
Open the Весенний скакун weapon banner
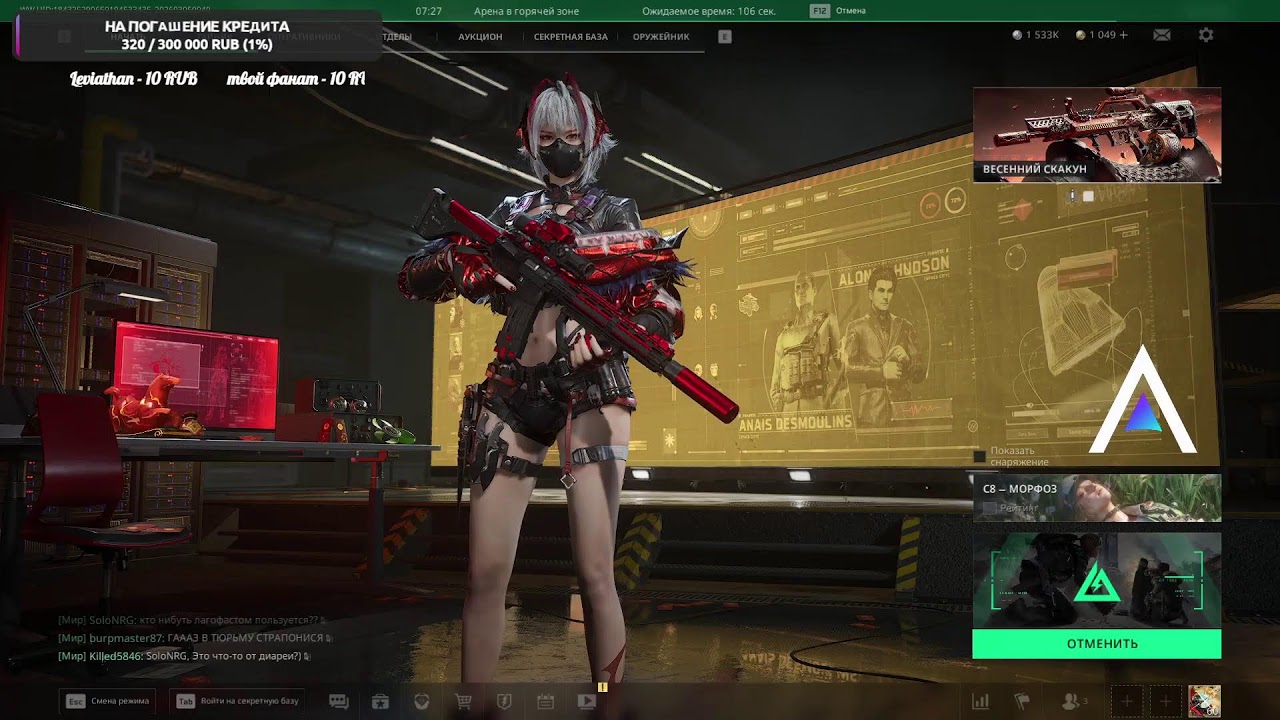[x=1096, y=135]
